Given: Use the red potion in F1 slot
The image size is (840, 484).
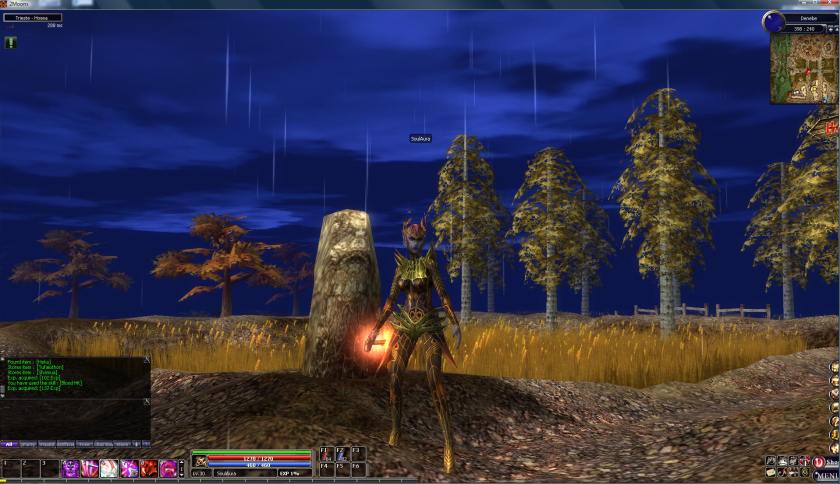Looking at the screenshot, I should coord(325,453).
